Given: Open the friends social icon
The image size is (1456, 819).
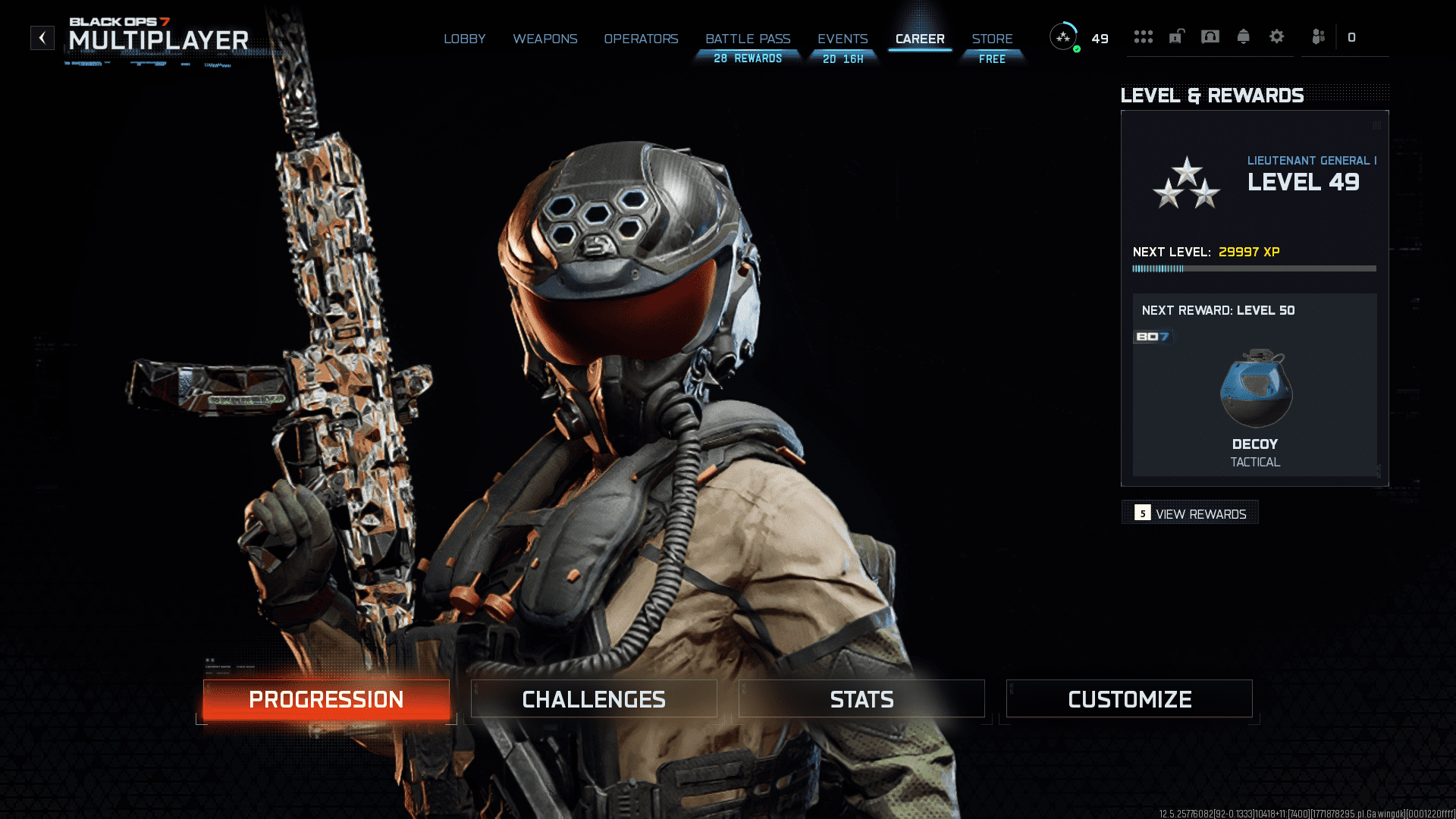Looking at the screenshot, I should pyautogui.click(x=1318, y=36).
